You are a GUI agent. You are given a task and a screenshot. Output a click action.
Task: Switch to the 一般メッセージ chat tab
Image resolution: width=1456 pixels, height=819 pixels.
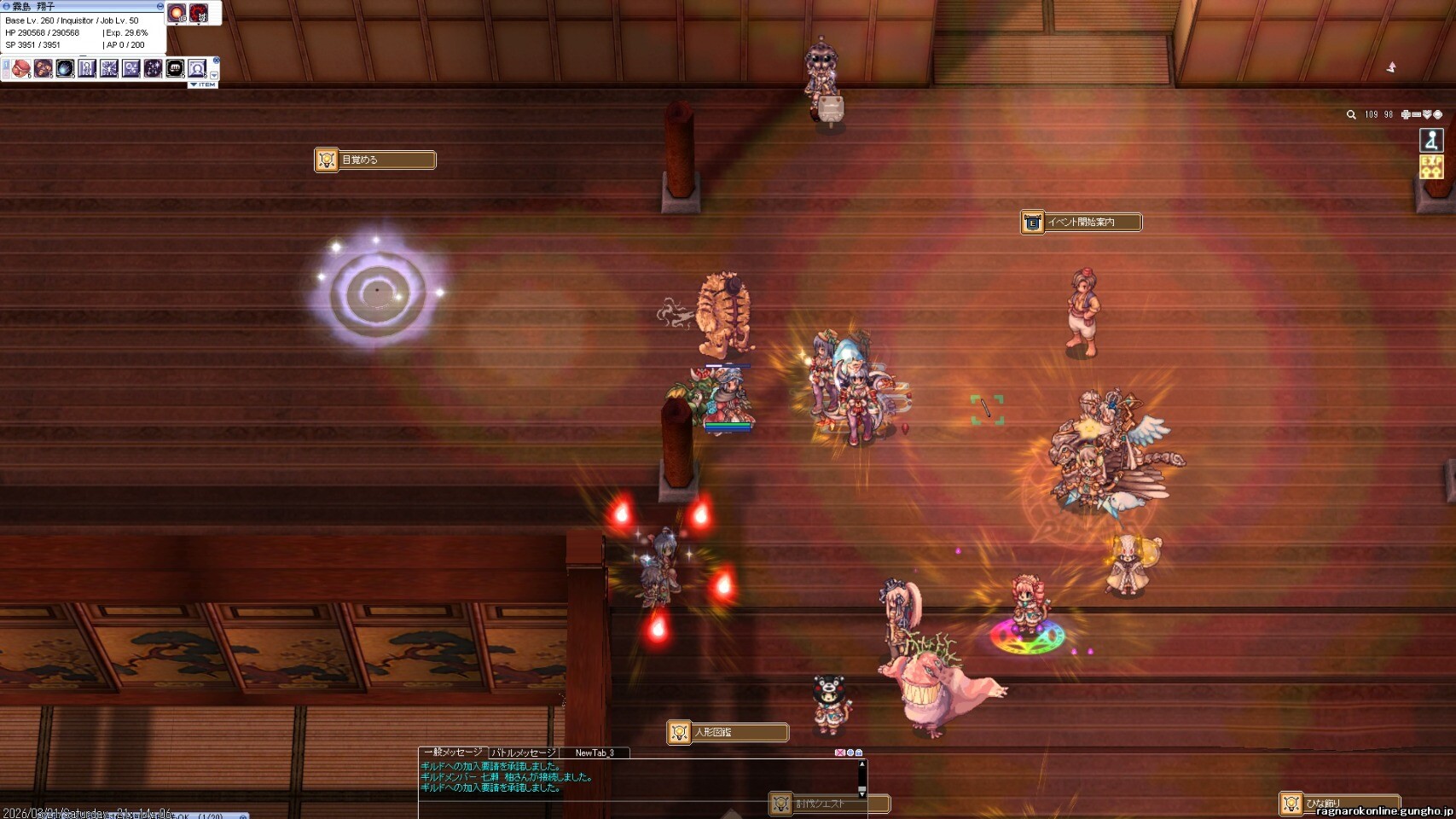[453, 752]
